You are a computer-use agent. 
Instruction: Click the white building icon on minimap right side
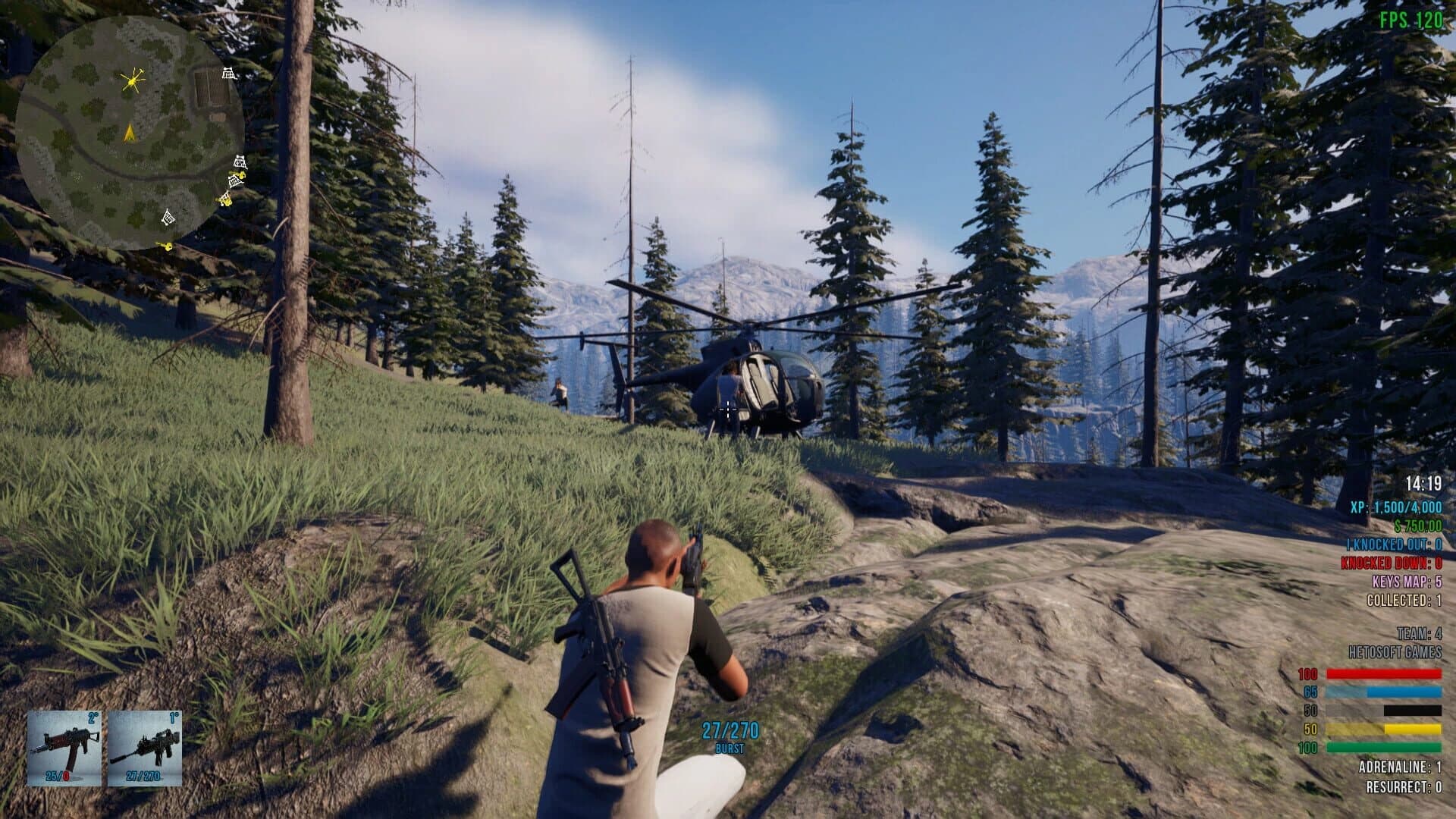click(239, 162)
